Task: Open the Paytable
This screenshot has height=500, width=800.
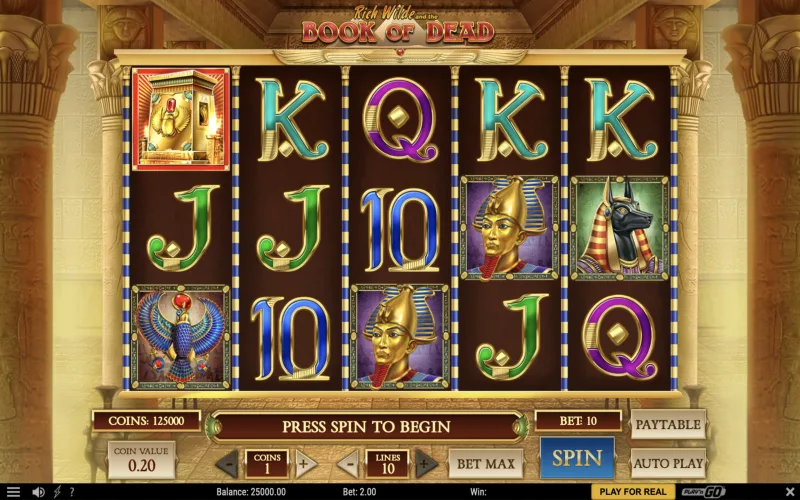Action: pos(668,424)
